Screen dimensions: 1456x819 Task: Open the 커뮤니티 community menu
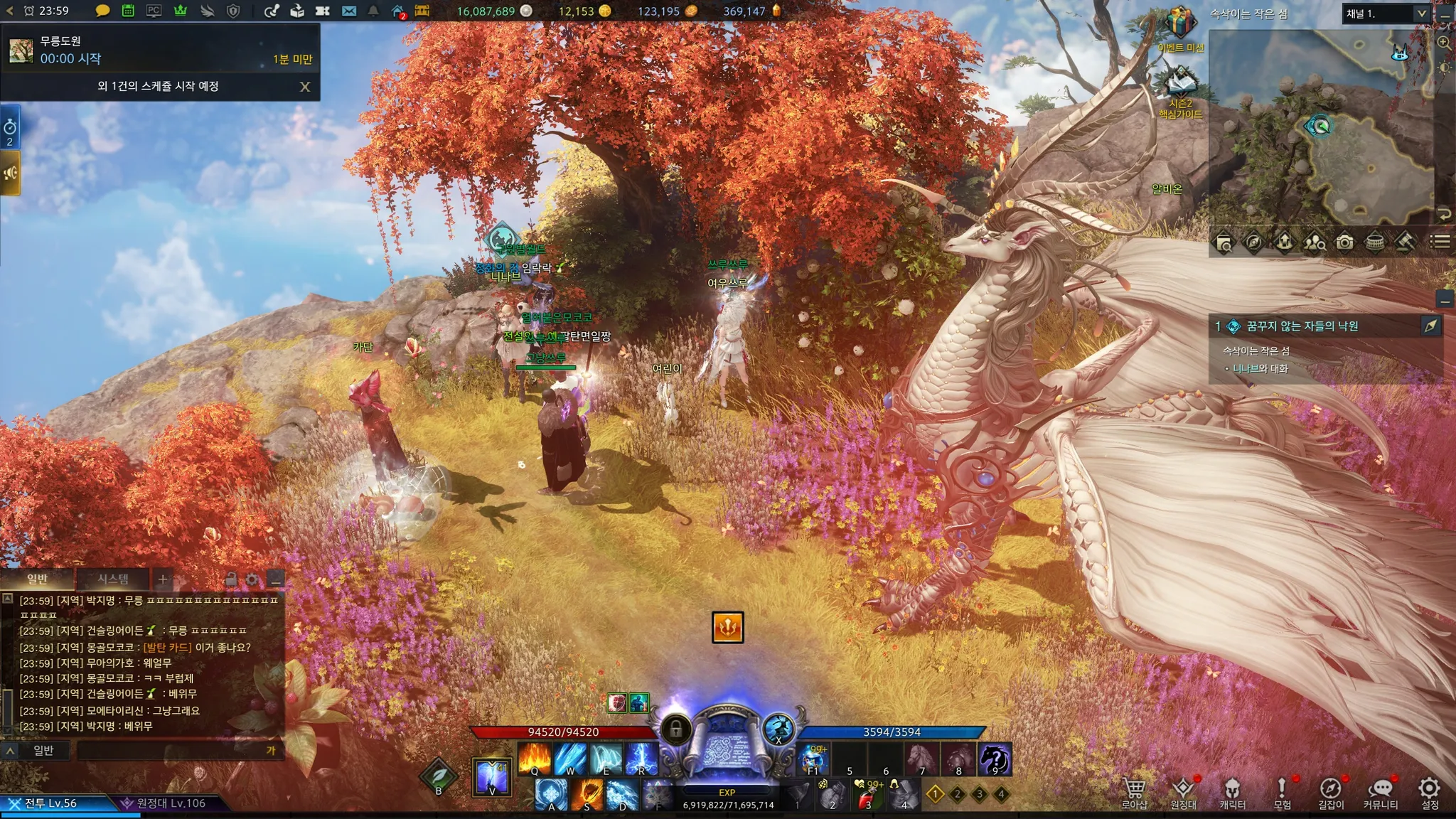coord(1381,791)
